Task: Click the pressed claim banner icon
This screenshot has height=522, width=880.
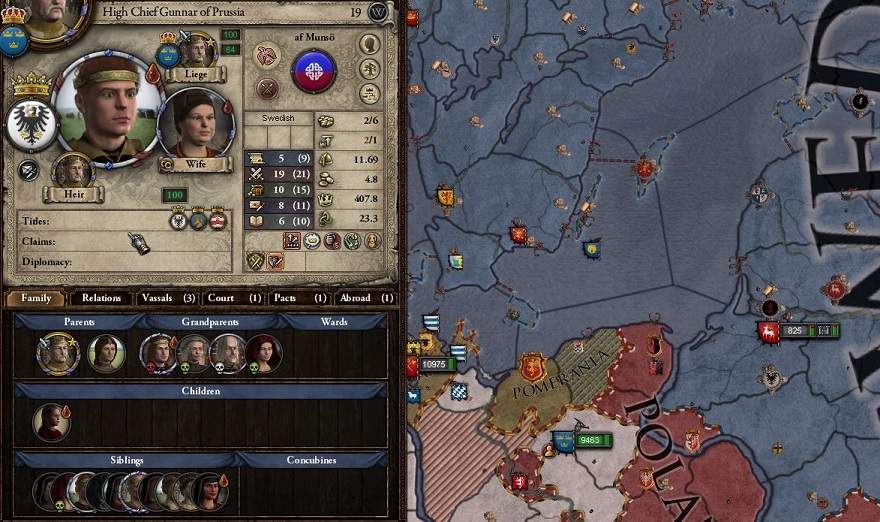Action: tap(138, 241)
